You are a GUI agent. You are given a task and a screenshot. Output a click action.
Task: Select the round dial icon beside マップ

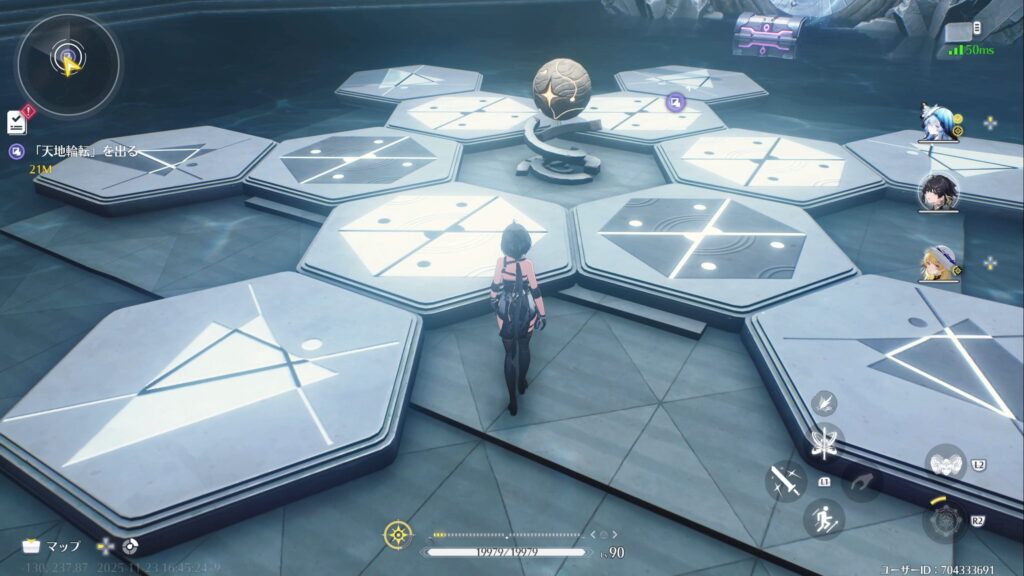(x=129, y=546)
